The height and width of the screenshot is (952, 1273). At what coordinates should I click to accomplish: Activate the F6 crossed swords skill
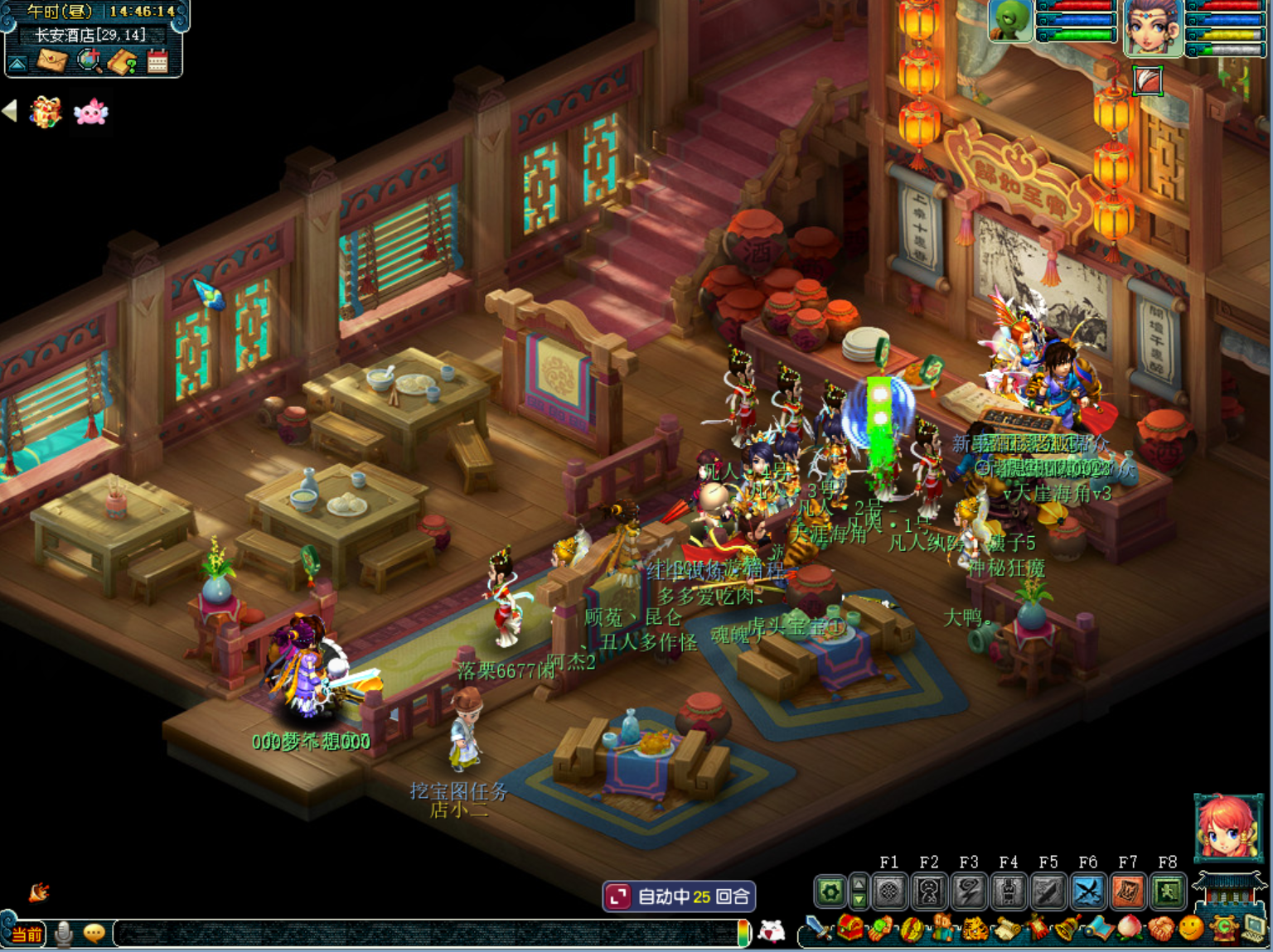pyautogui.click(x=1087, y=892)
